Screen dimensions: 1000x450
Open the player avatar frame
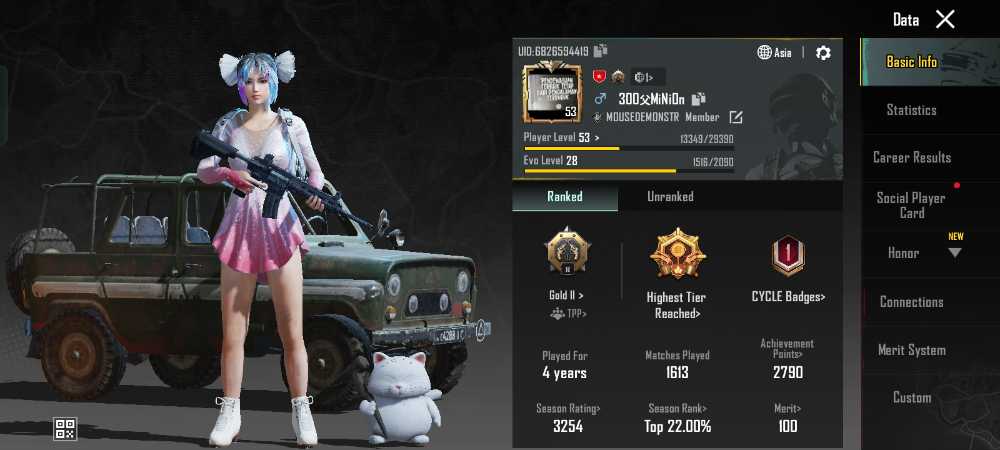(551, 92)
